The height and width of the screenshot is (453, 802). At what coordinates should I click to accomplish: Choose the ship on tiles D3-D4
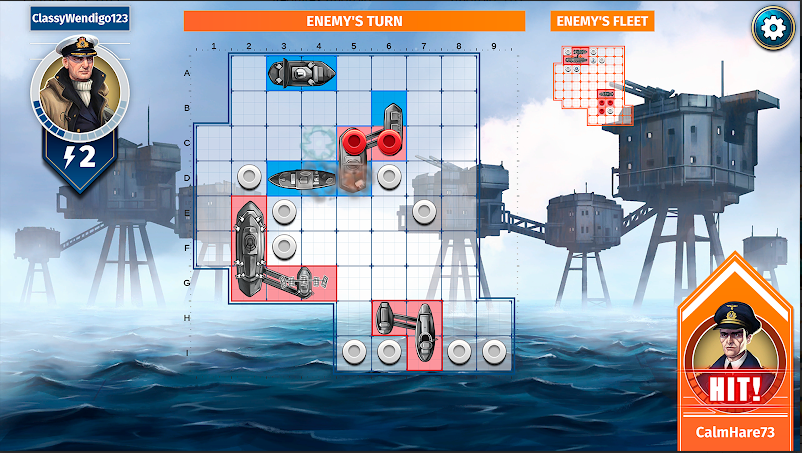point(301,179)
